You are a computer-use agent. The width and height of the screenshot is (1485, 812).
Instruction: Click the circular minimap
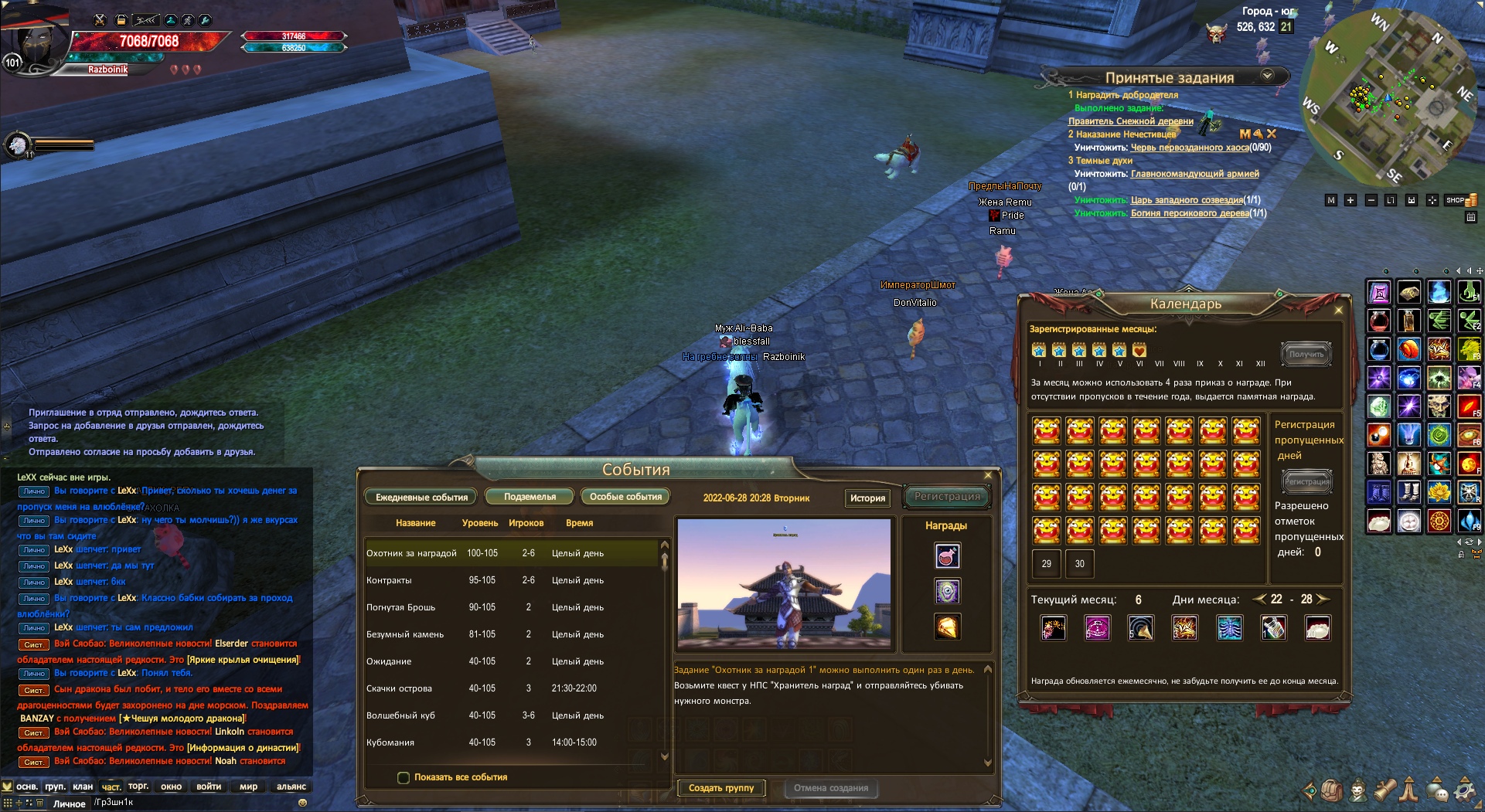(1389, 97)
